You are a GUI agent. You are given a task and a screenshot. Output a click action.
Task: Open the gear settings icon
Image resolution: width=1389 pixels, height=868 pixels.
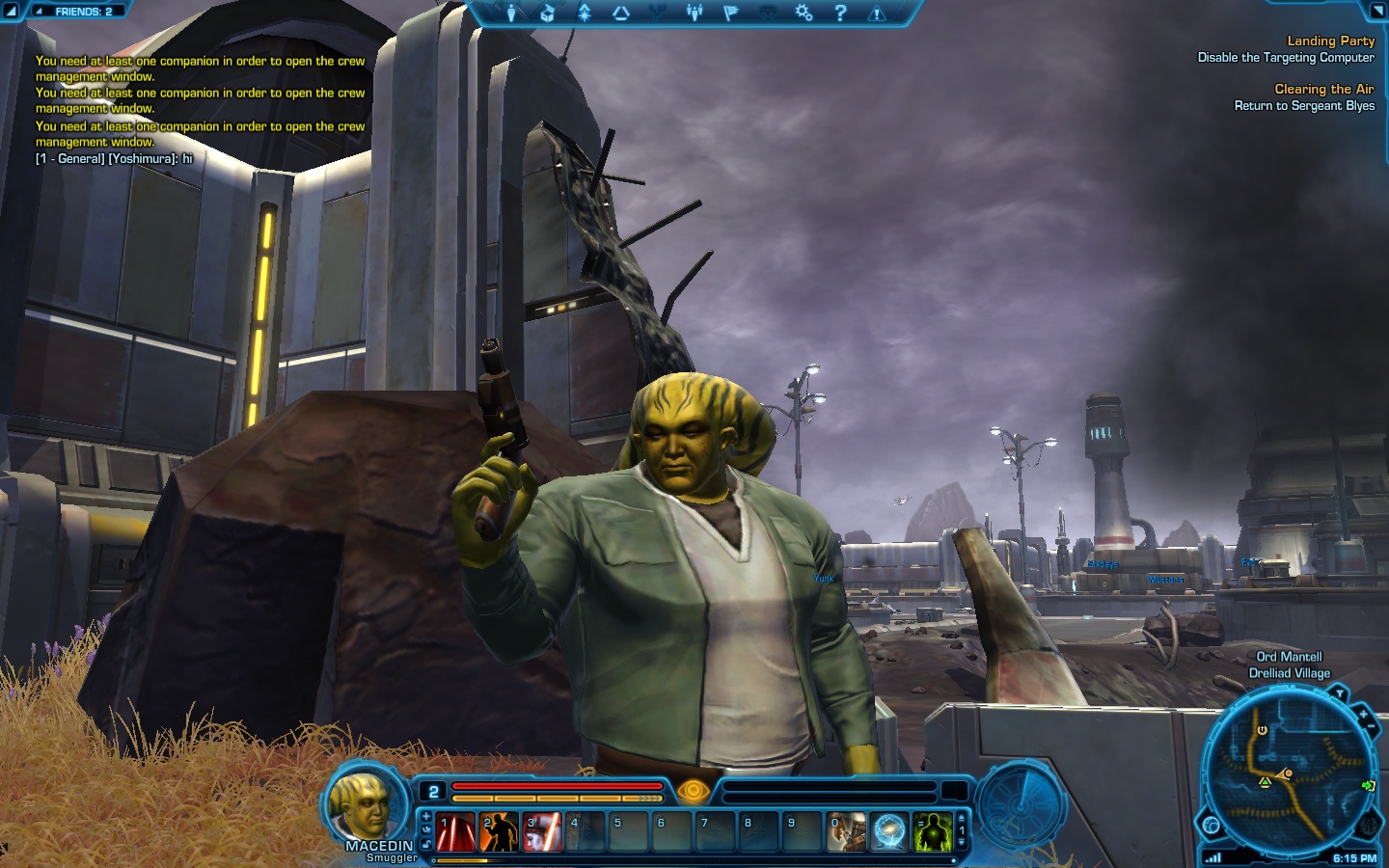(803, 13)
